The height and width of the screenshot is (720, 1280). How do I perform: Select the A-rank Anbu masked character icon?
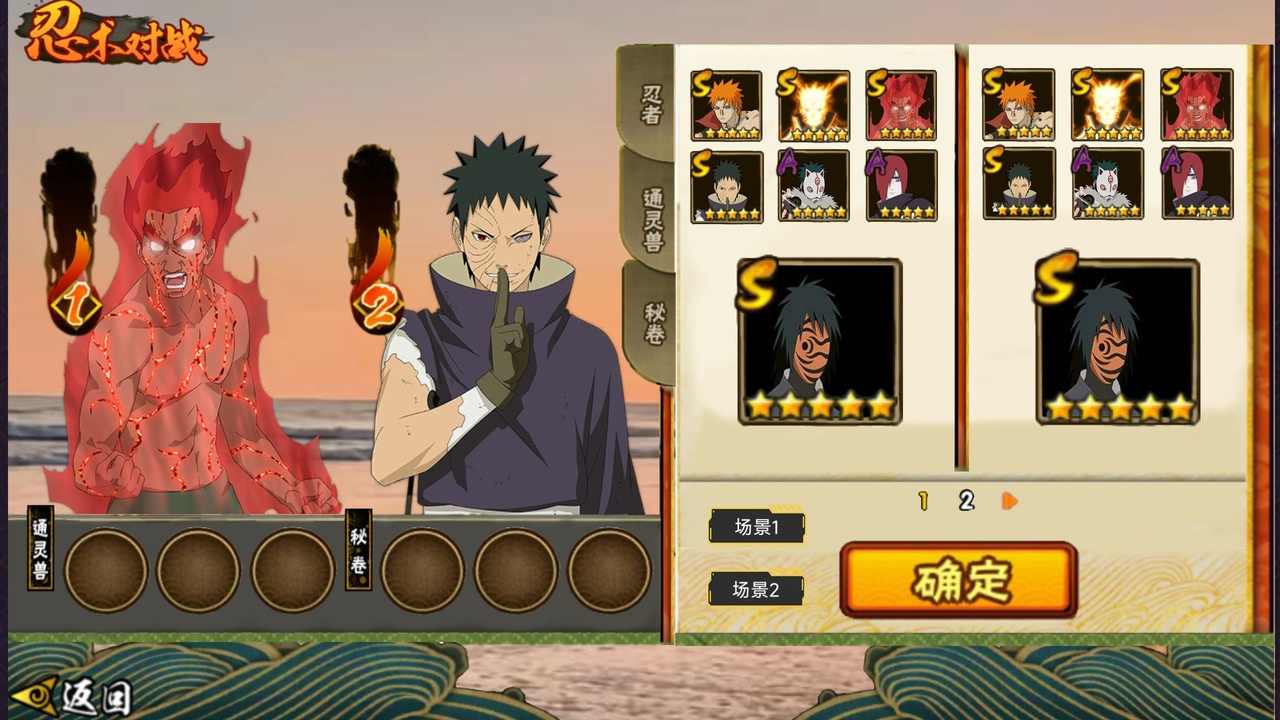click(x=814, y=186)
